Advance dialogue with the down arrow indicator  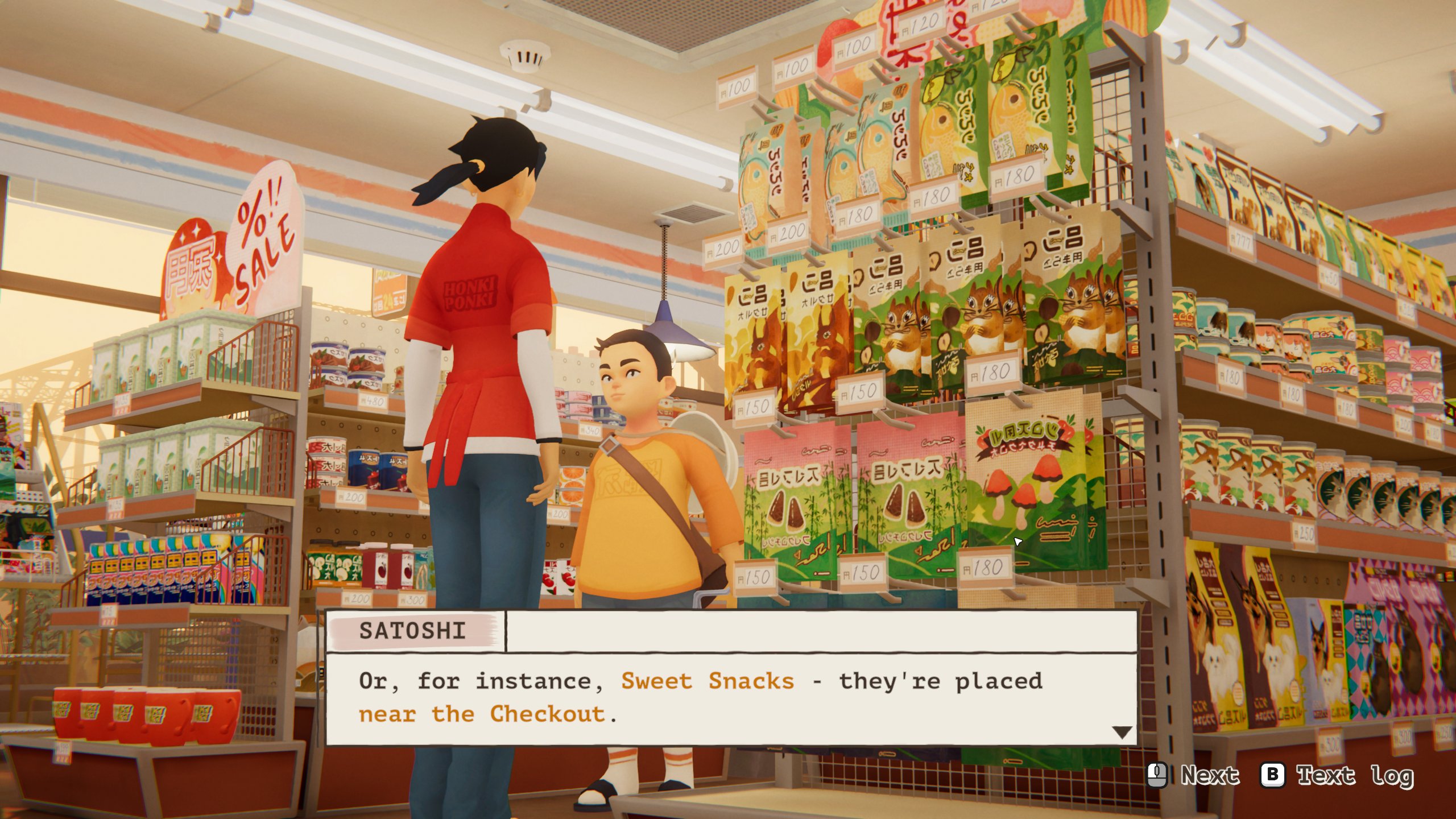(1121, 732)
